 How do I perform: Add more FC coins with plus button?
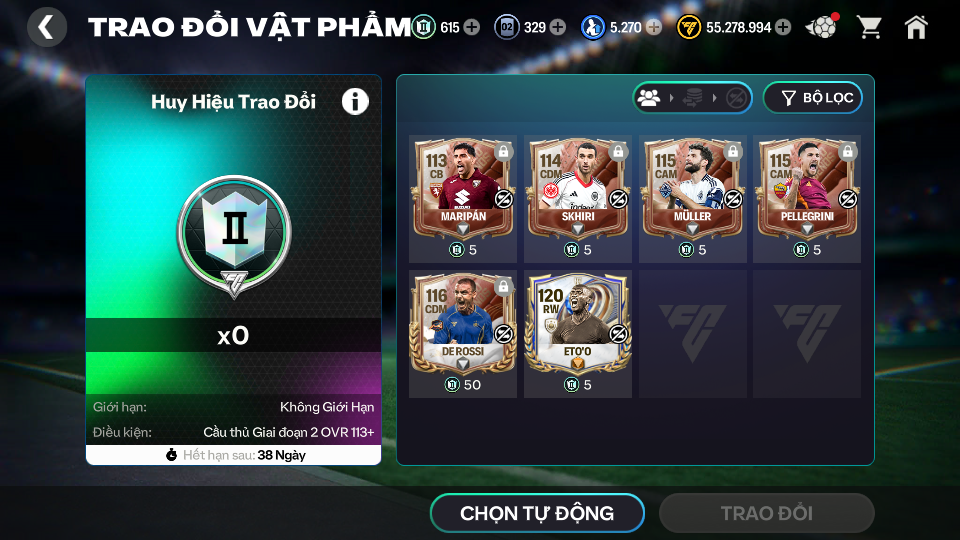(783, 27)
